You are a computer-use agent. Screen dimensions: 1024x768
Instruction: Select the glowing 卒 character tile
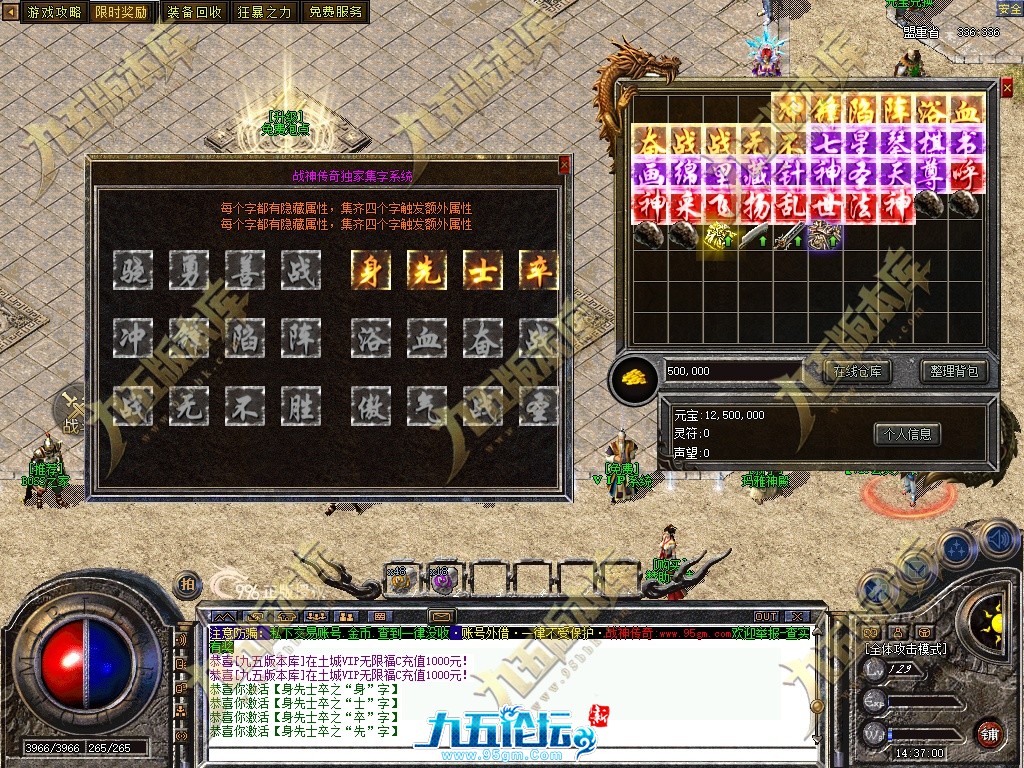coord(538,270)
